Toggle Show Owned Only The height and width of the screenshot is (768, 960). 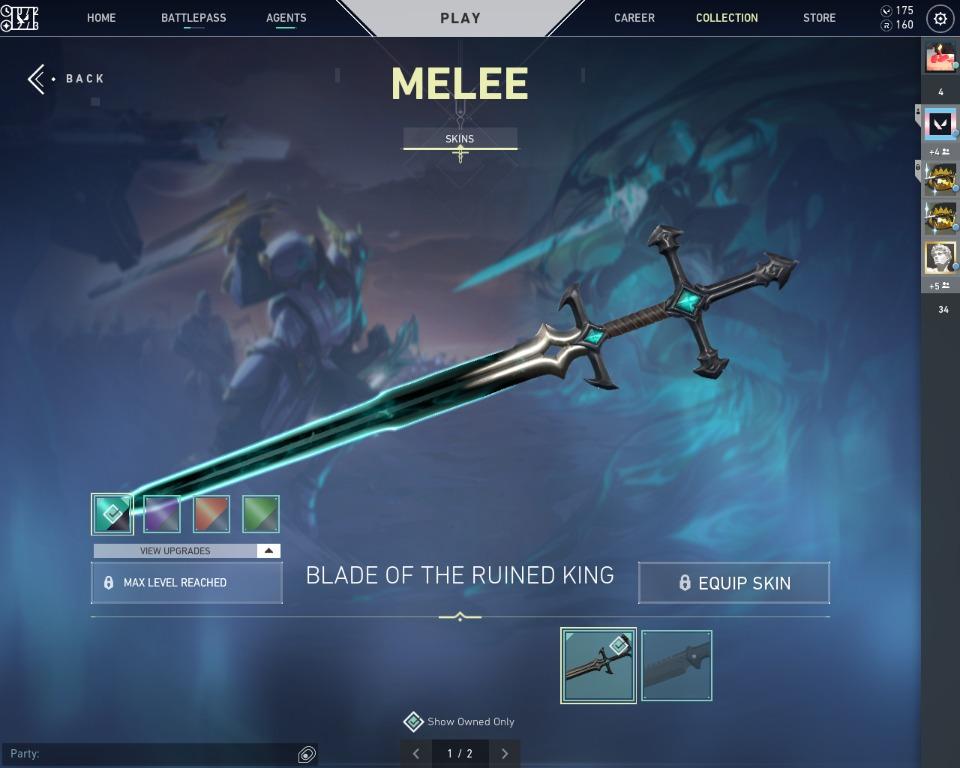click(x=414, y=722)
